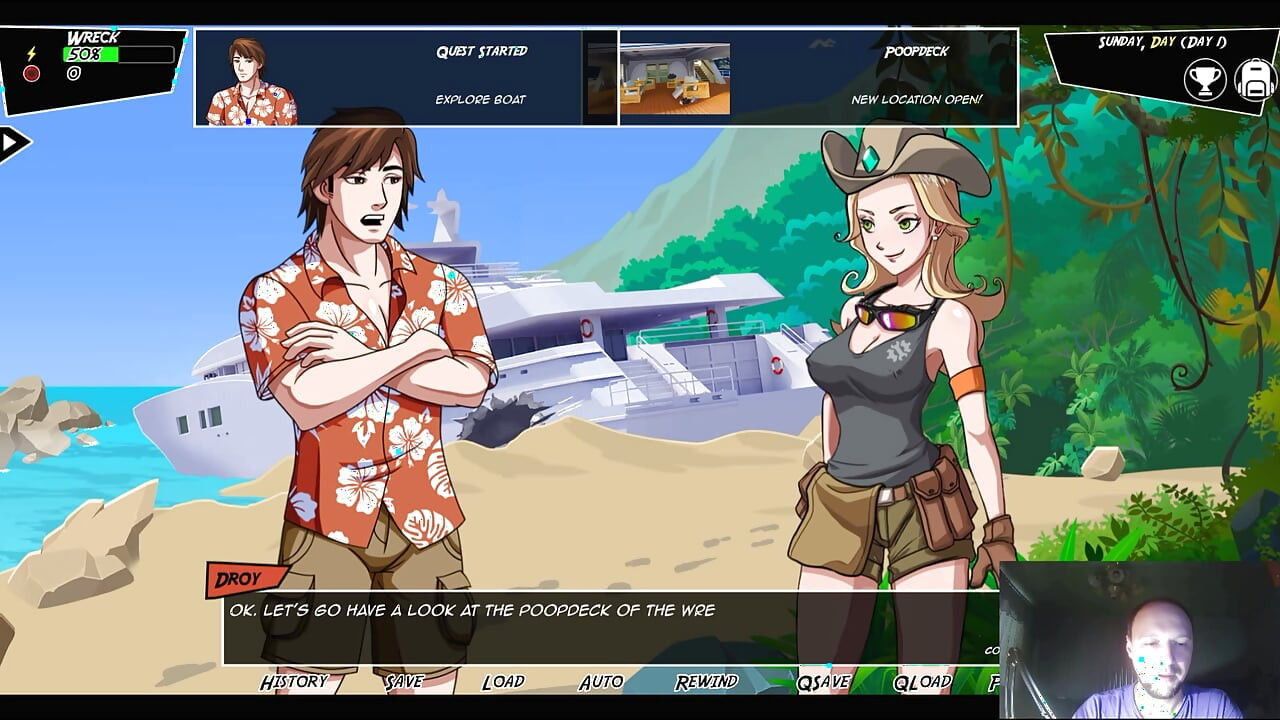Quick load with QLoad
The image size is (1280, 720).
tap(922, 682)
